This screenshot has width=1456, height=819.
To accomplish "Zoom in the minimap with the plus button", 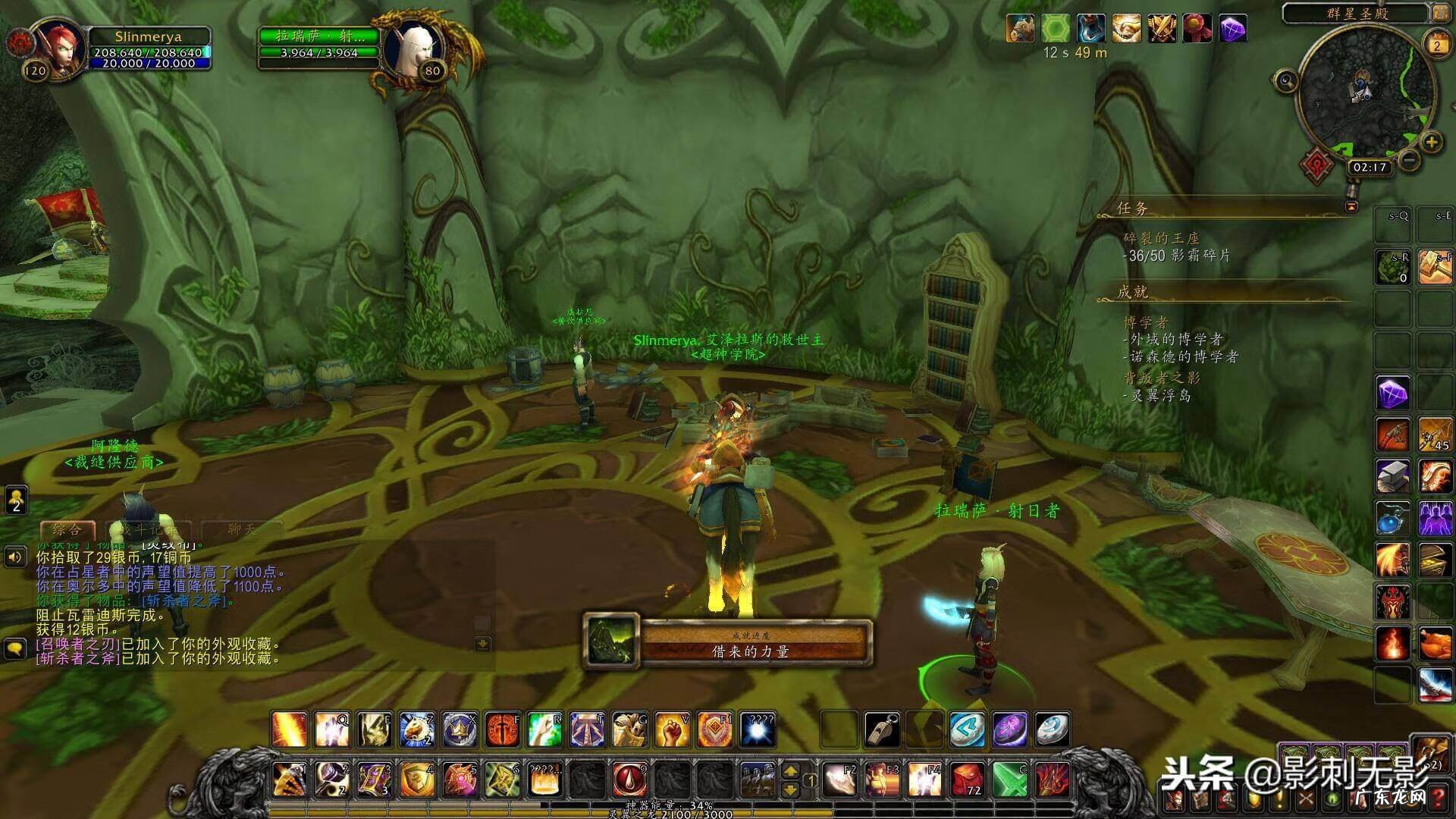I will pyautogui.click(x=1431, y=142).
